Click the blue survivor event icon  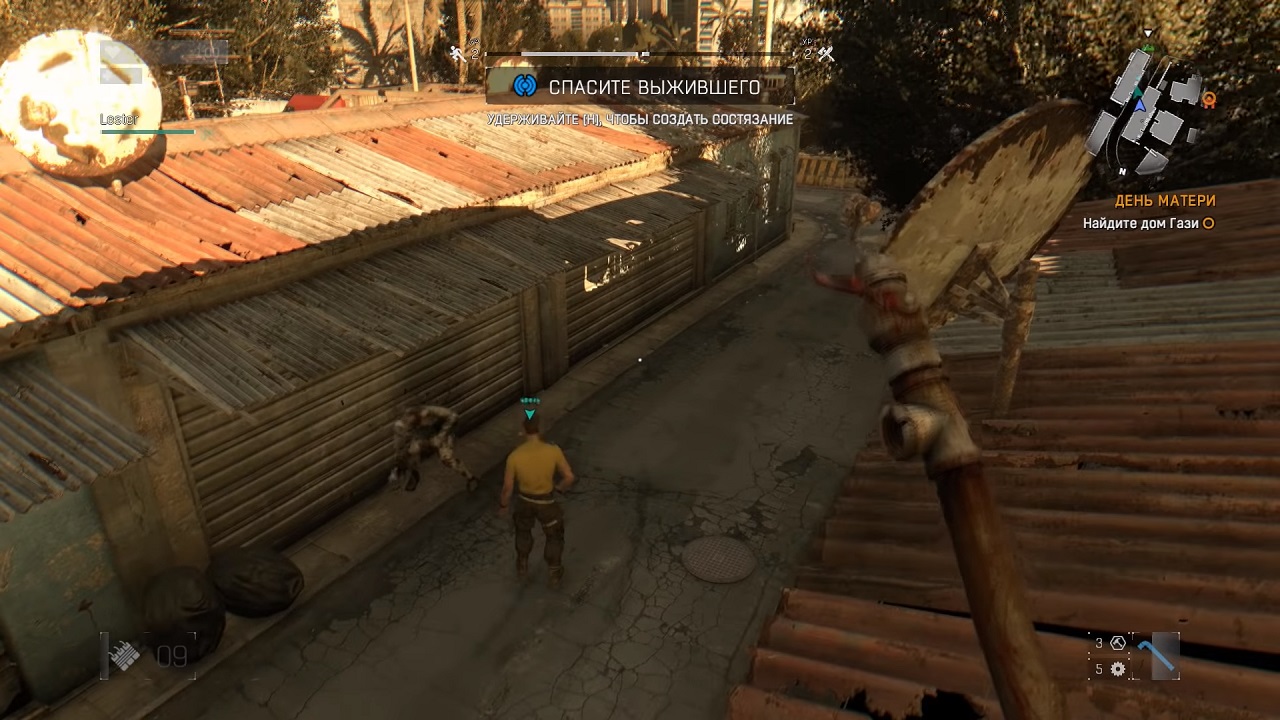[524, 87]
